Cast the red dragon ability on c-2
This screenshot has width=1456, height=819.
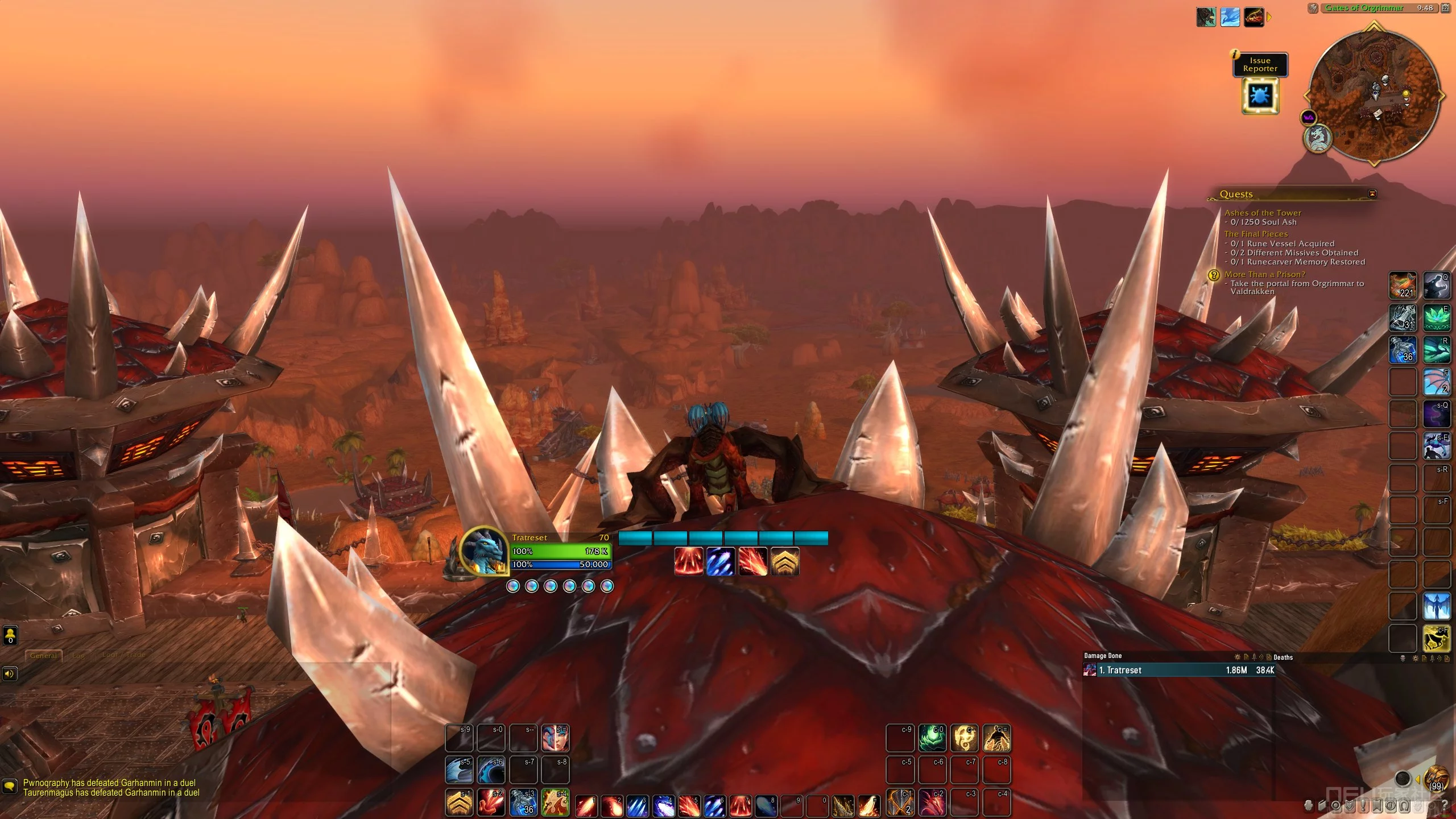(x=933, y=802)
